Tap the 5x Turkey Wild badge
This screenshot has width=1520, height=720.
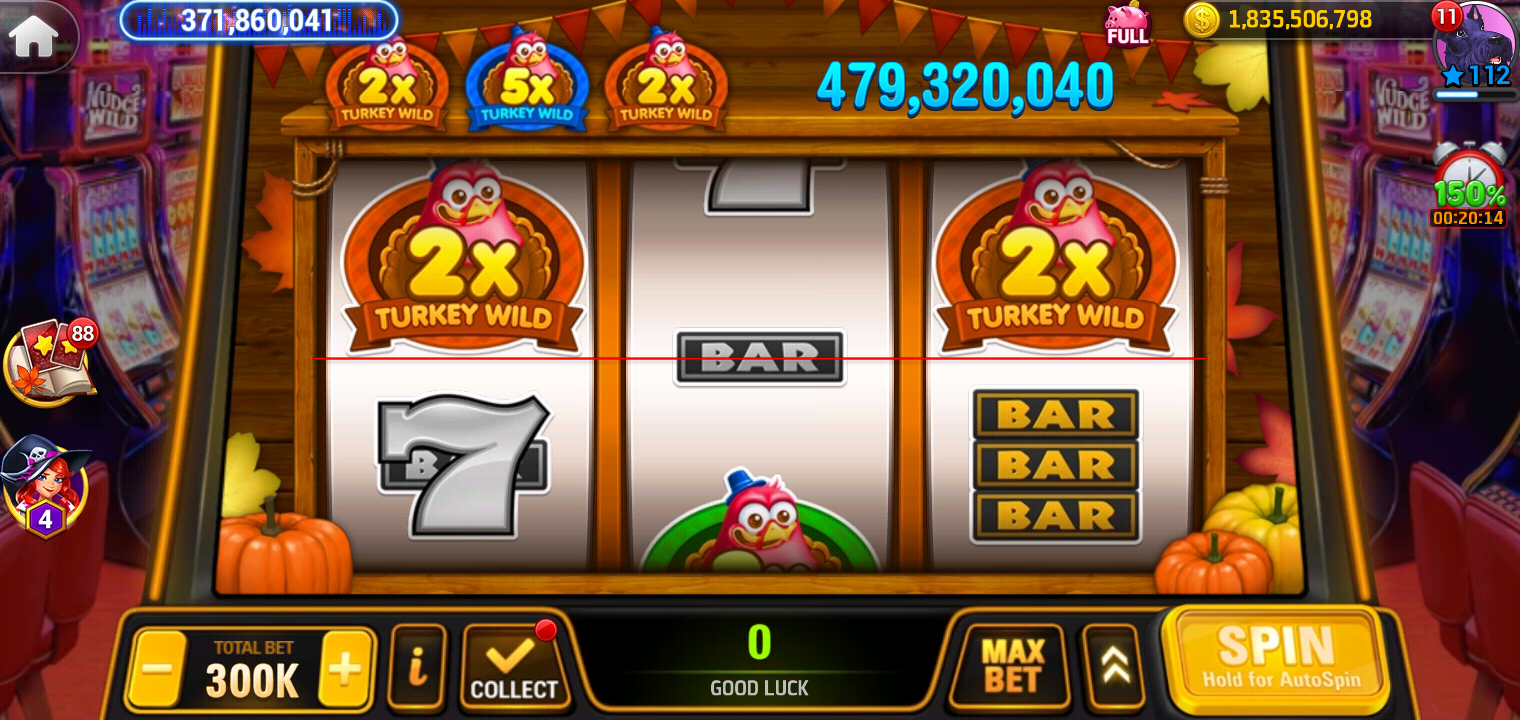click(x=527, y=78)
